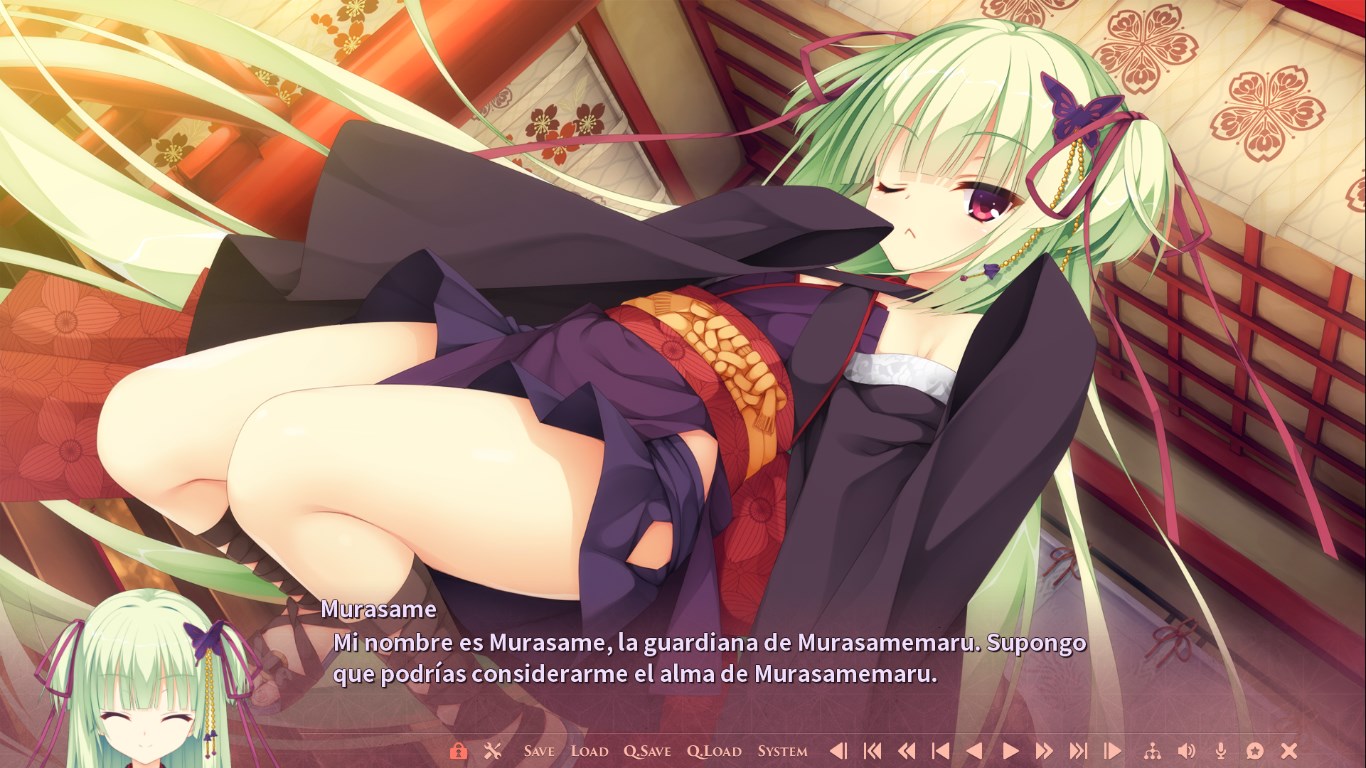
Task: Open the wrench and screwdriver settings
Action: click(x=492, y=751)
